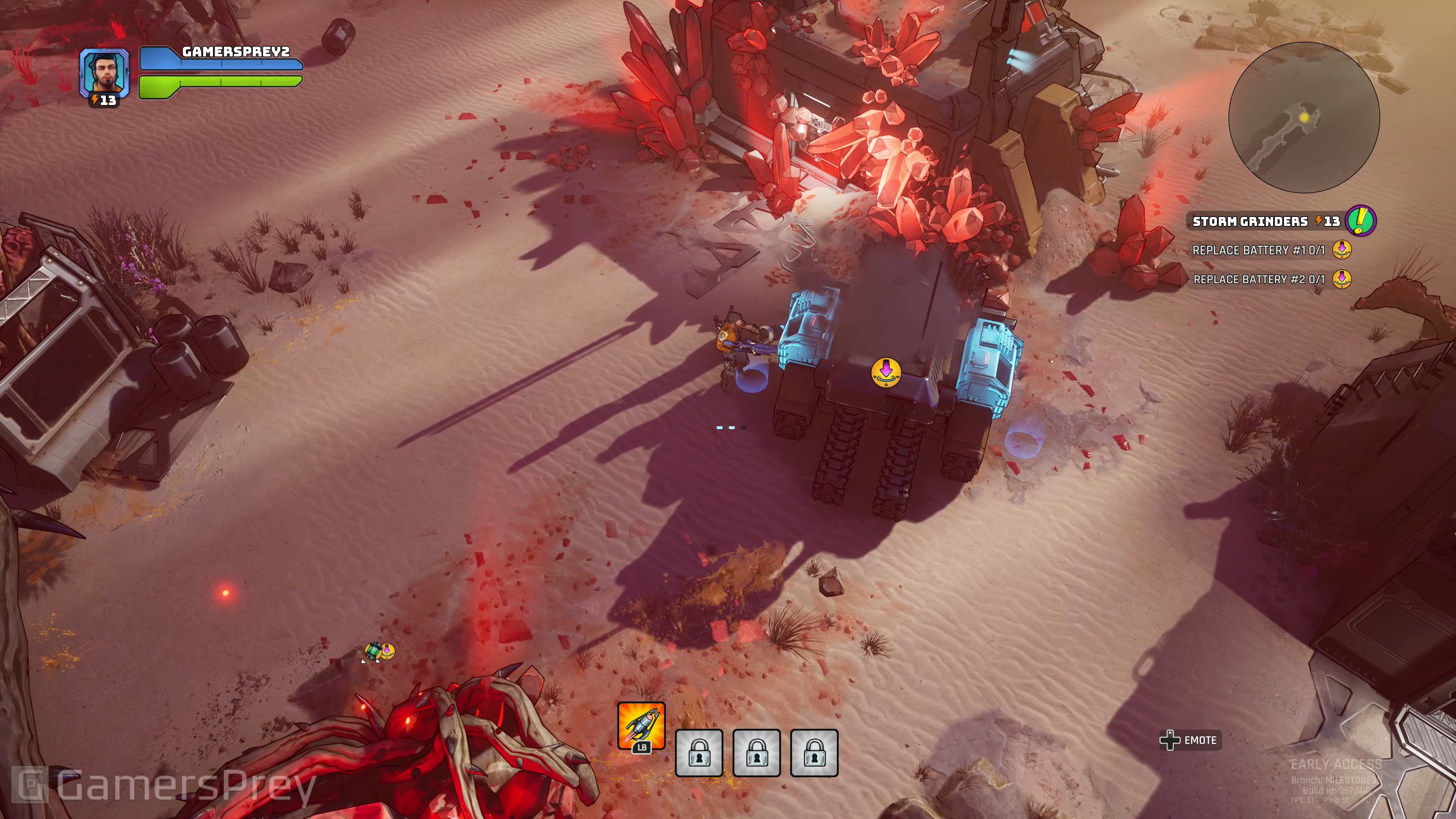Activate the rocket ability icon
The image size is (1456, 819).
click(x=641, y=726)
